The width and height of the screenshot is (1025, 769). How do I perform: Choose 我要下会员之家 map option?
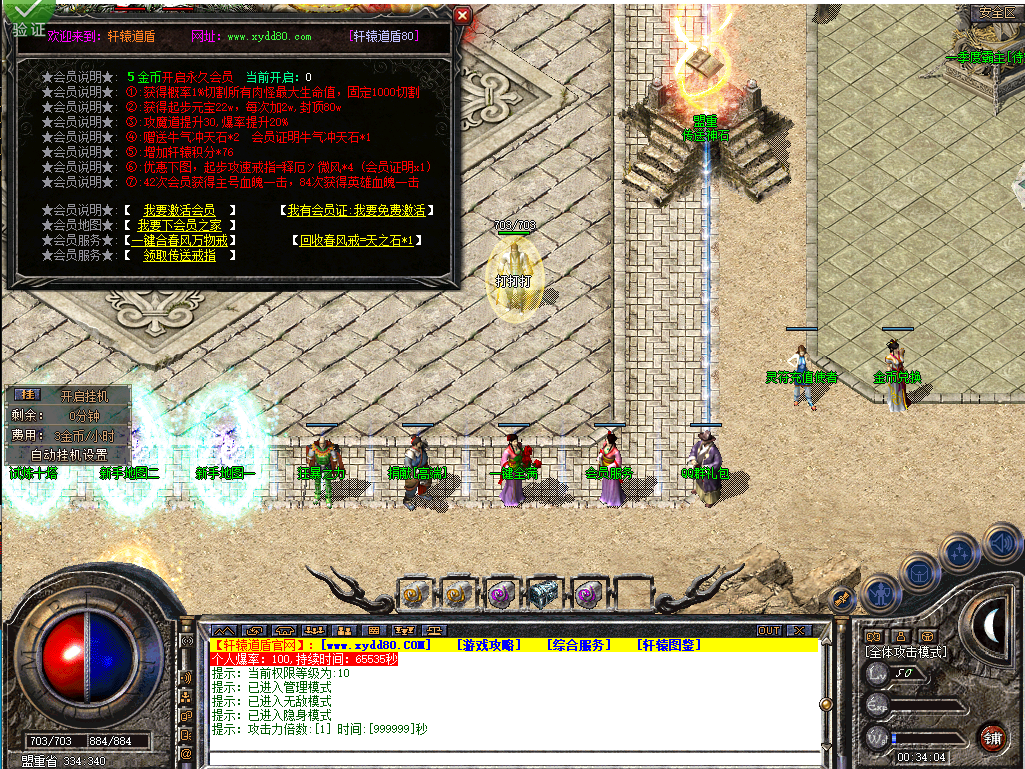coord(179,225)
